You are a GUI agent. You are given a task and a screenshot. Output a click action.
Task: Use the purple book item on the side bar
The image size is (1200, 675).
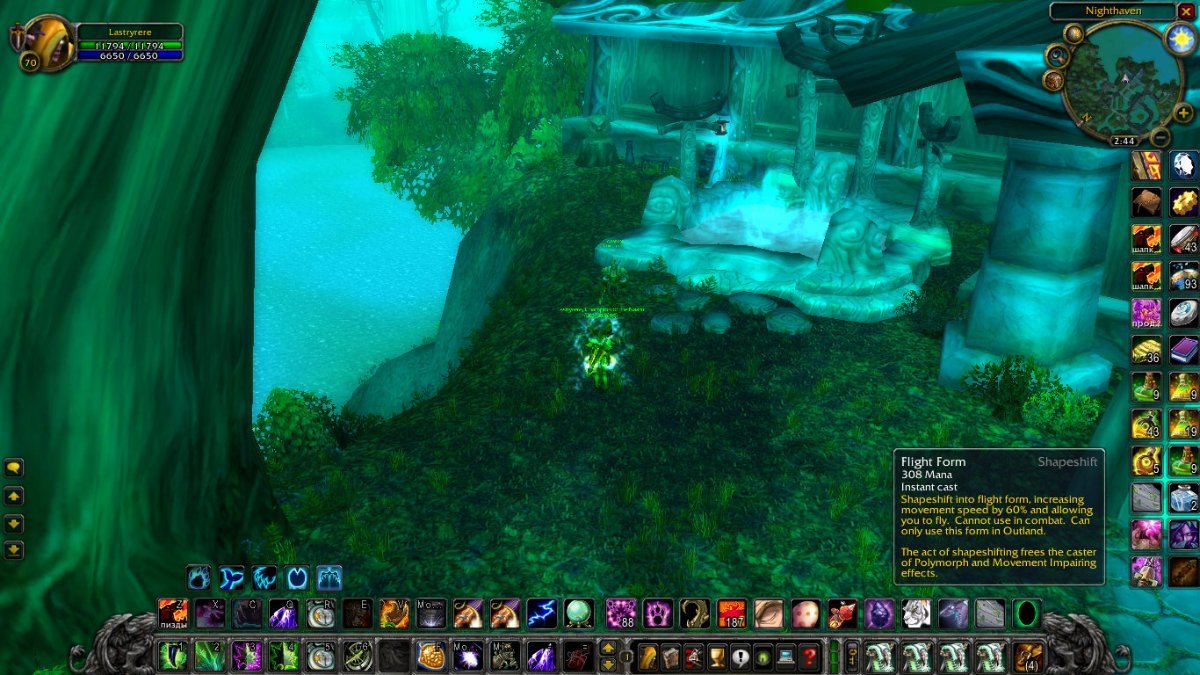(1184, 350)
